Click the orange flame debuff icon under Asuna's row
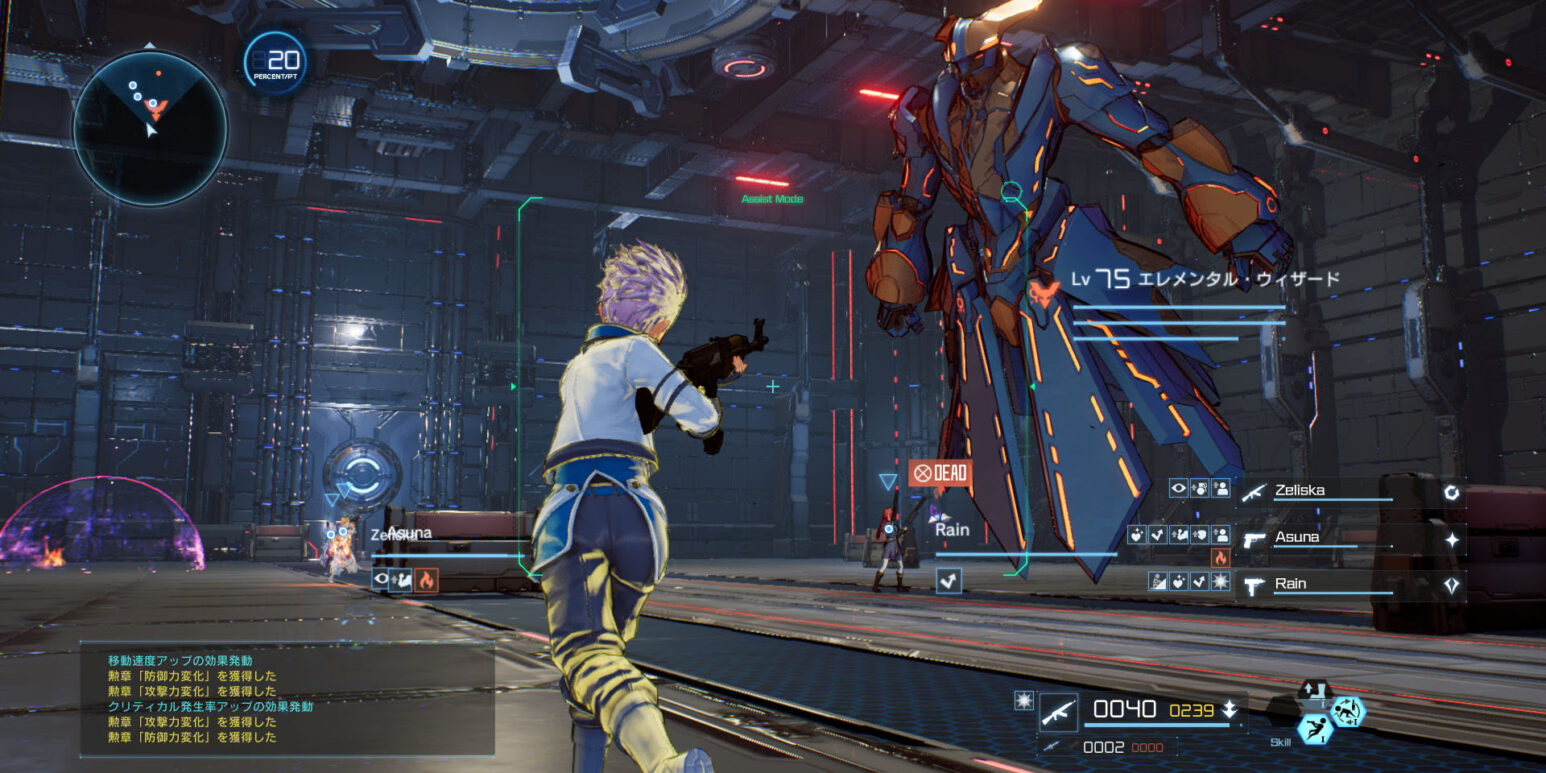 1220,558
